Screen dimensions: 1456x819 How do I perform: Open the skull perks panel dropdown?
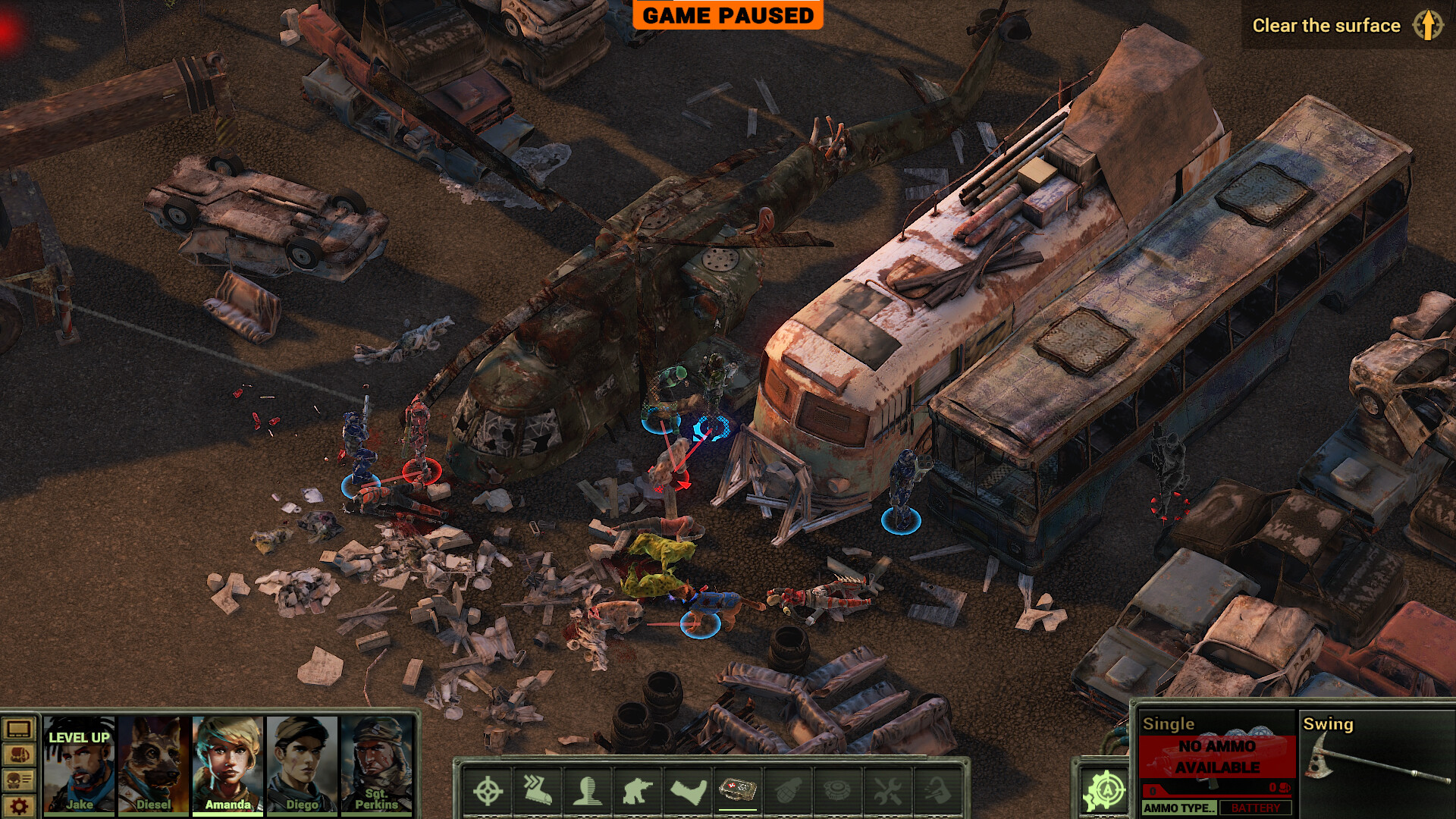click(x=18, y=780)
